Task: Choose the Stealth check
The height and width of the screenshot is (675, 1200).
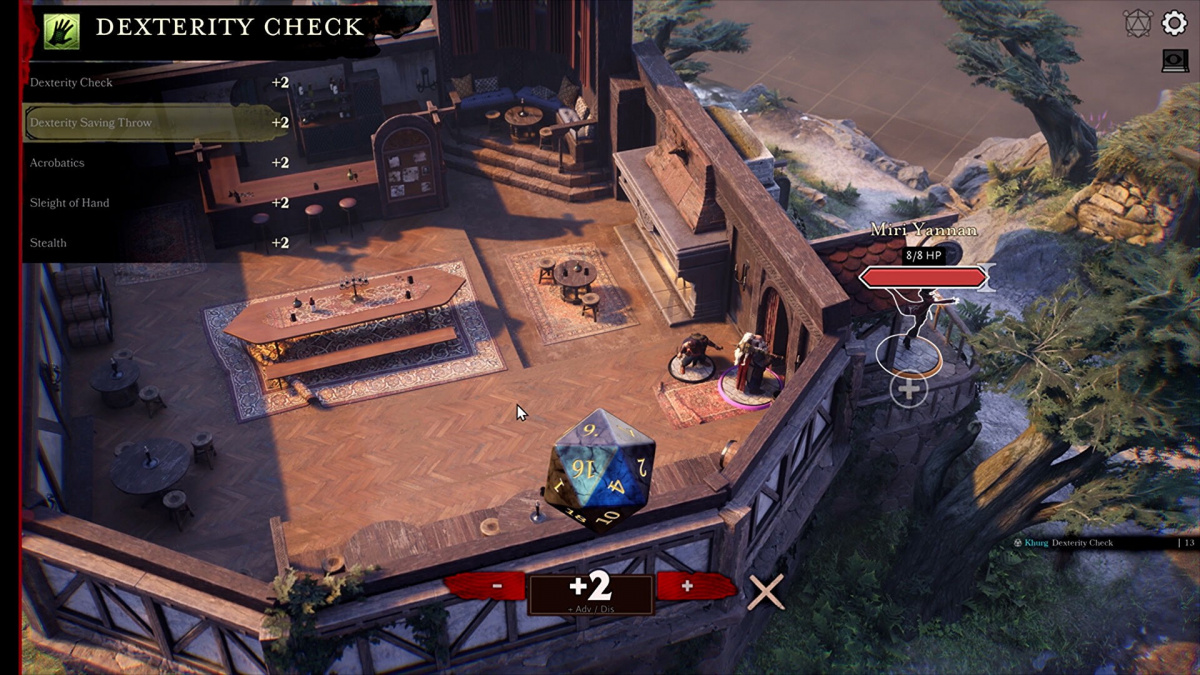Action: pos(150,243)
